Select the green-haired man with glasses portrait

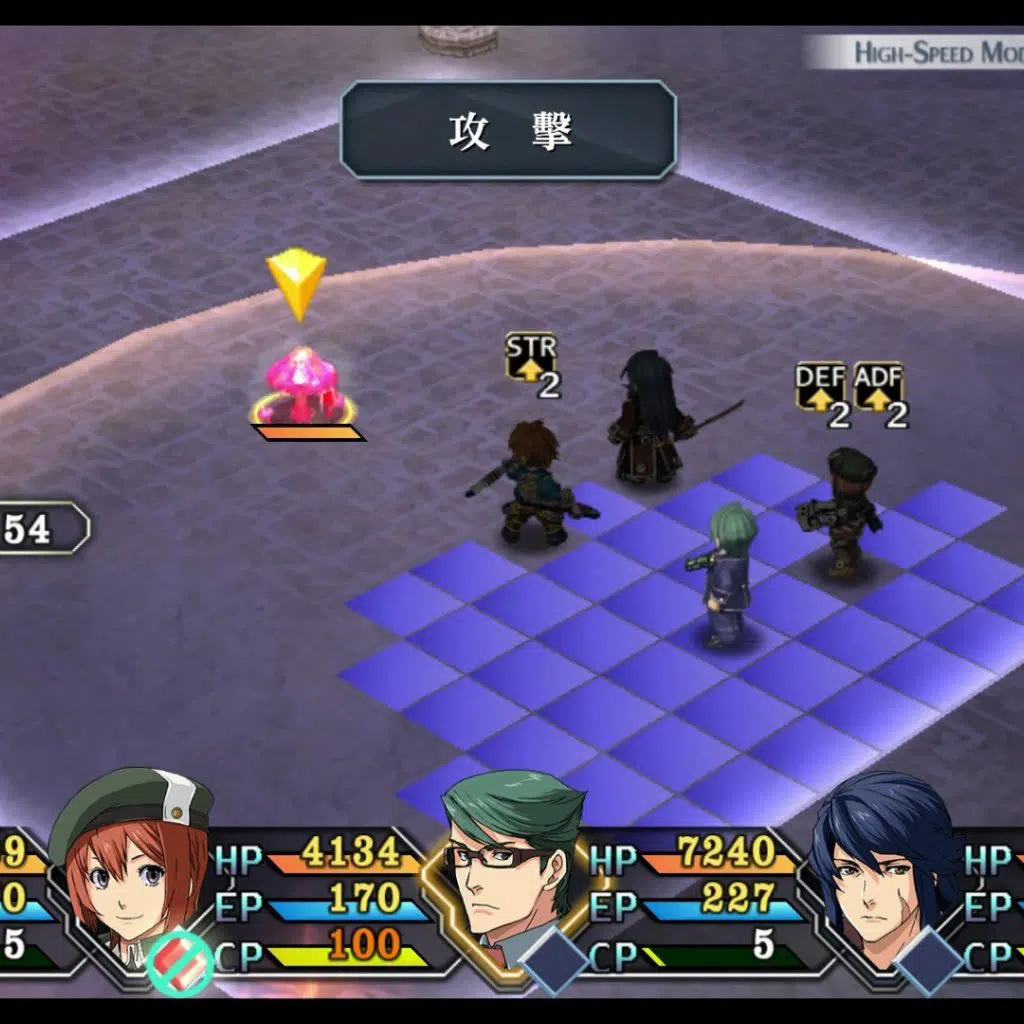510,858
